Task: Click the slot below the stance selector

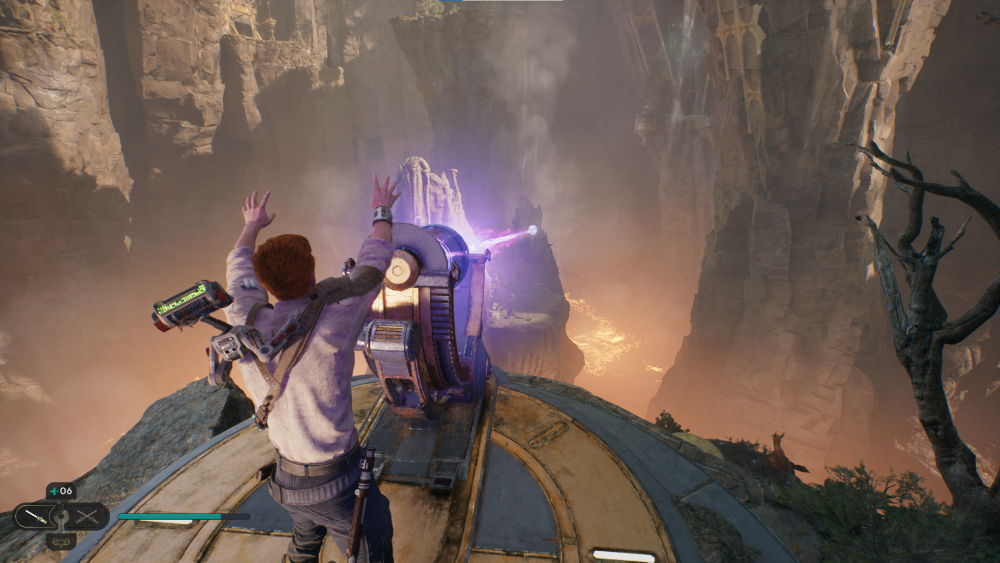Action: pos(60,541)
